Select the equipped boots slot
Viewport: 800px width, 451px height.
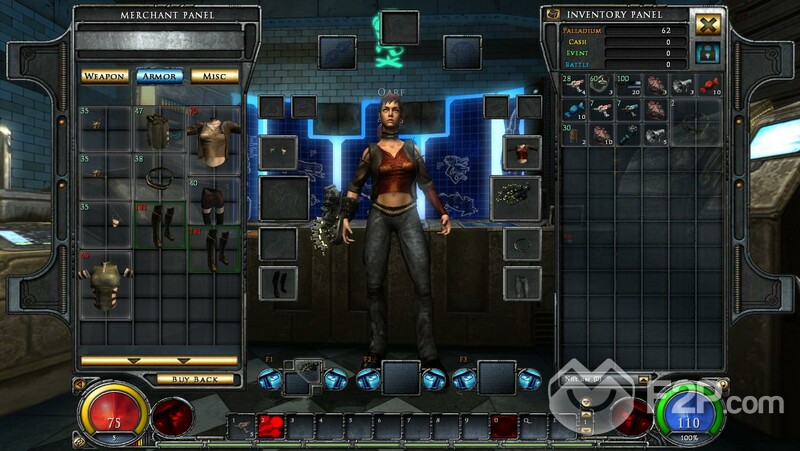click(278, 282)
